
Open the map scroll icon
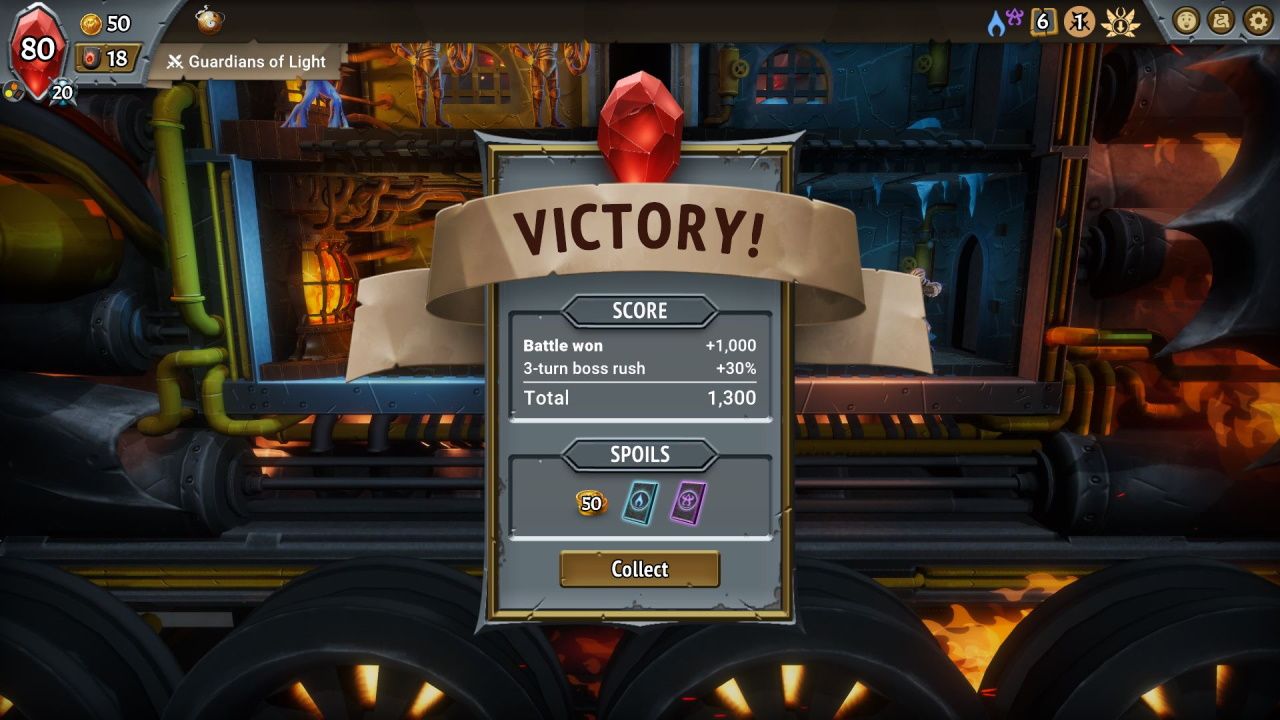click(x=1221, y=20)
